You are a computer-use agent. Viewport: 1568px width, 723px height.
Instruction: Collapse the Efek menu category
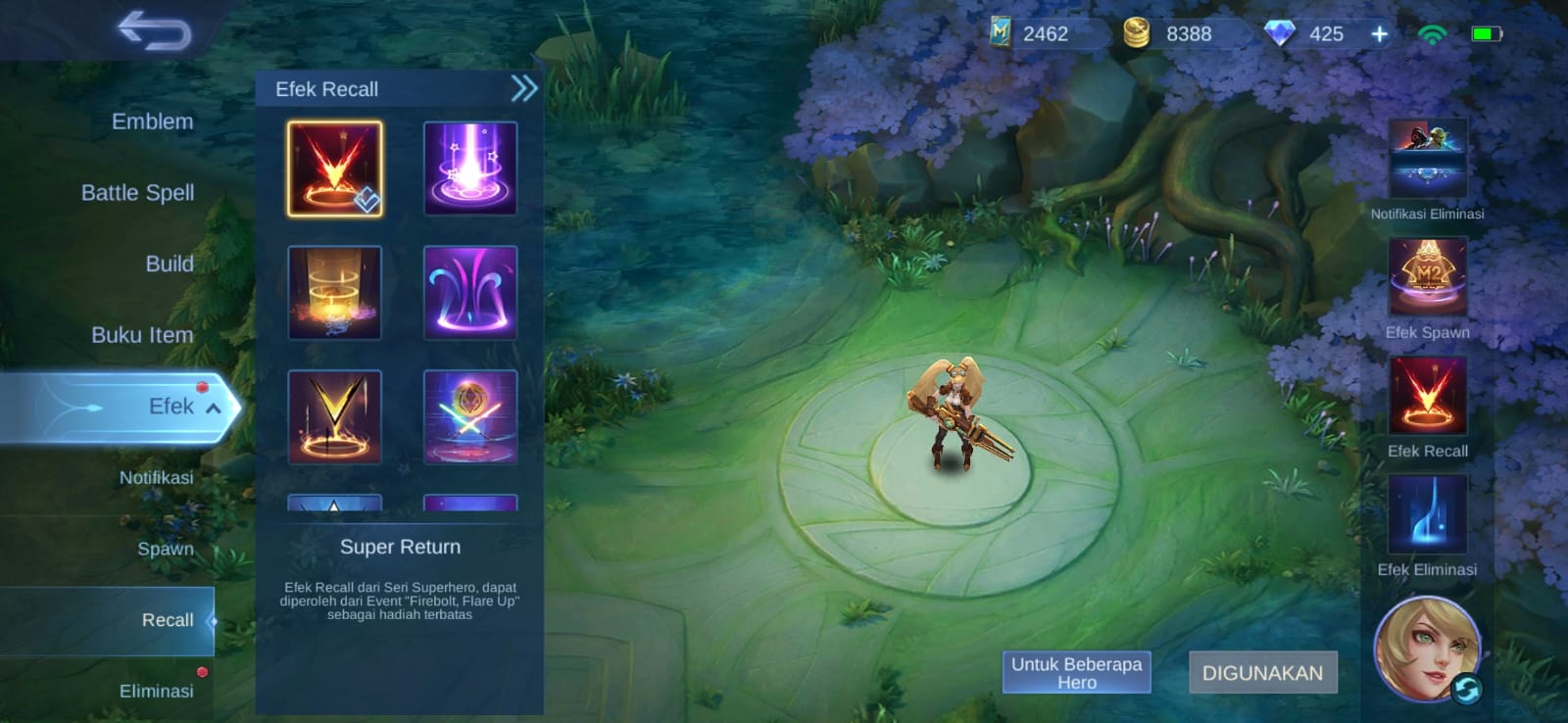click(213, 408)
